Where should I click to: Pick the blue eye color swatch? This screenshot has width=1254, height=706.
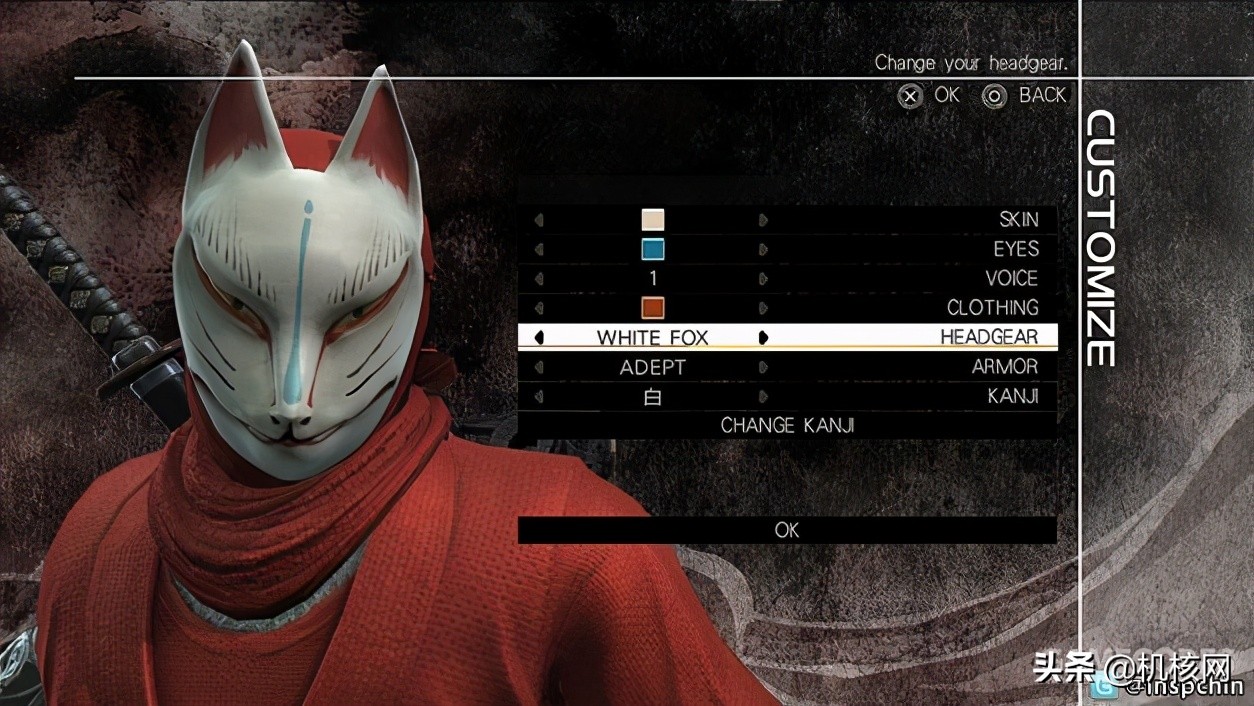(x=653, y=249)
